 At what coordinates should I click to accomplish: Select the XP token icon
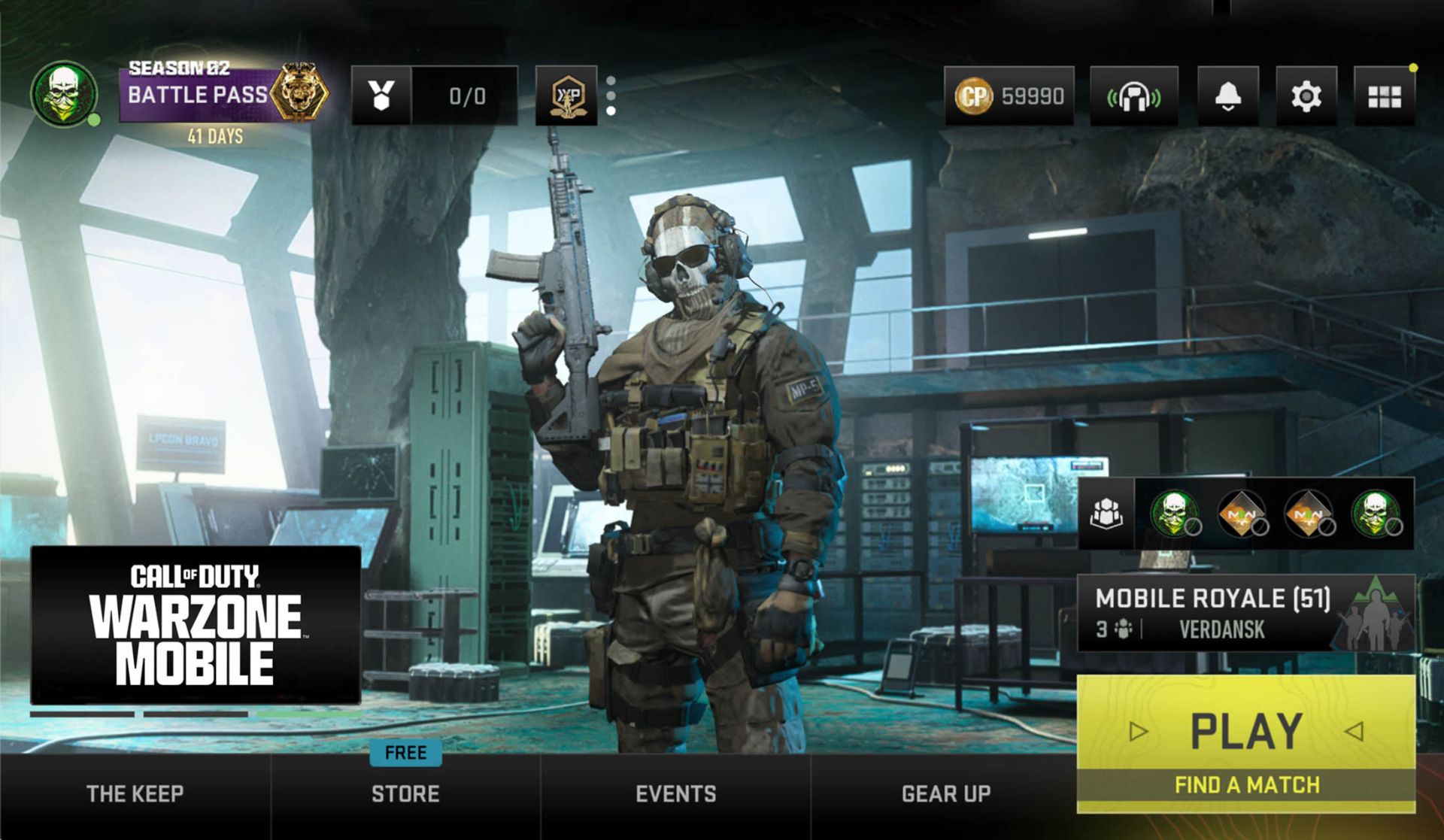[x=566, y=96]
